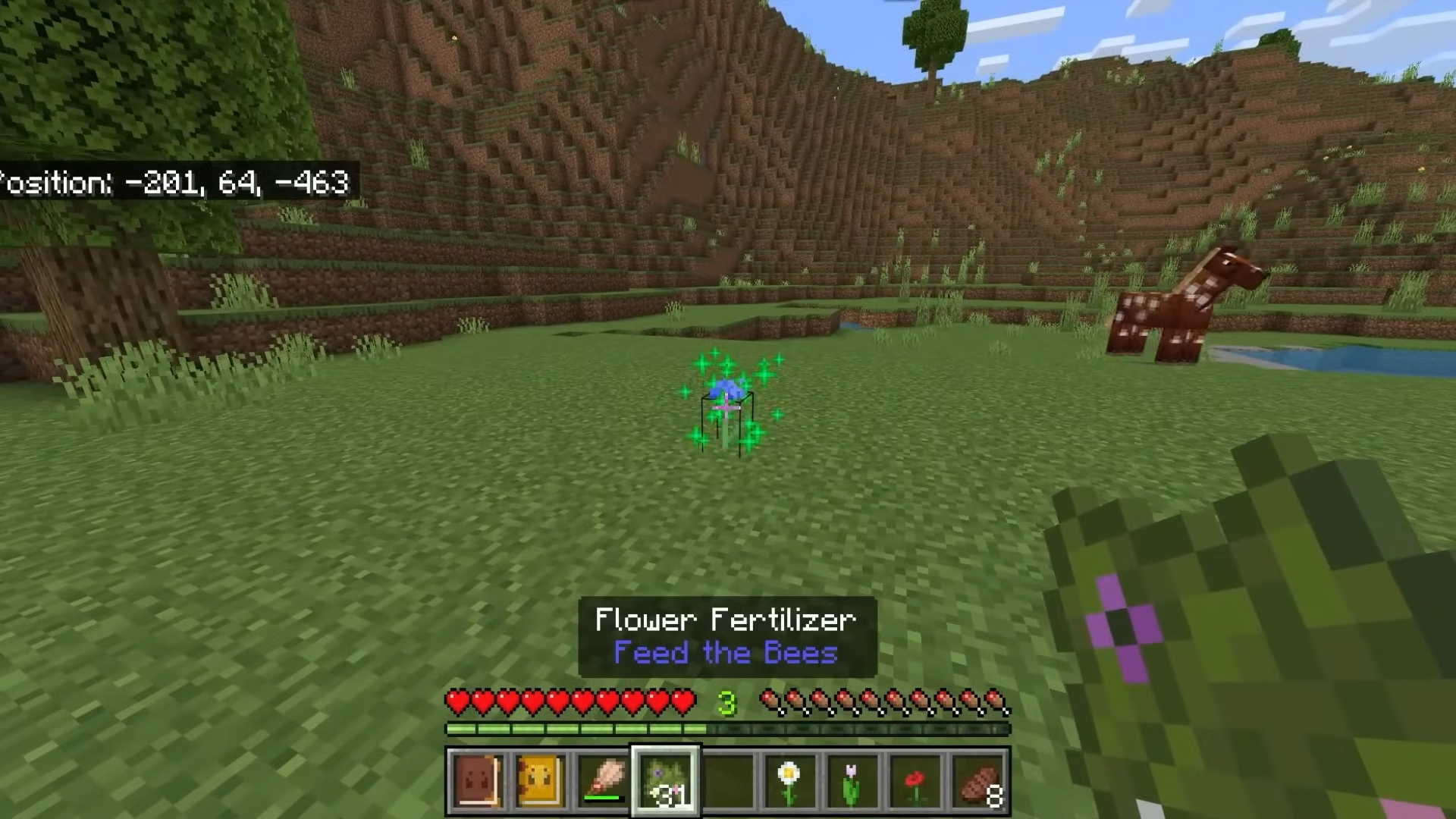The width and height of the screenshot is (1456, 819).
Task: Select the pink tulip hotbar slot
Action: 852,781
